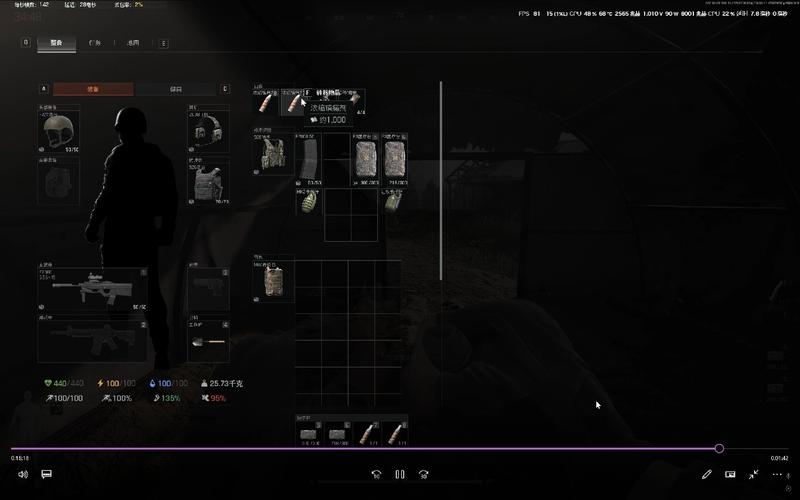Open the first top inventory tab

[x=56, y=43]
